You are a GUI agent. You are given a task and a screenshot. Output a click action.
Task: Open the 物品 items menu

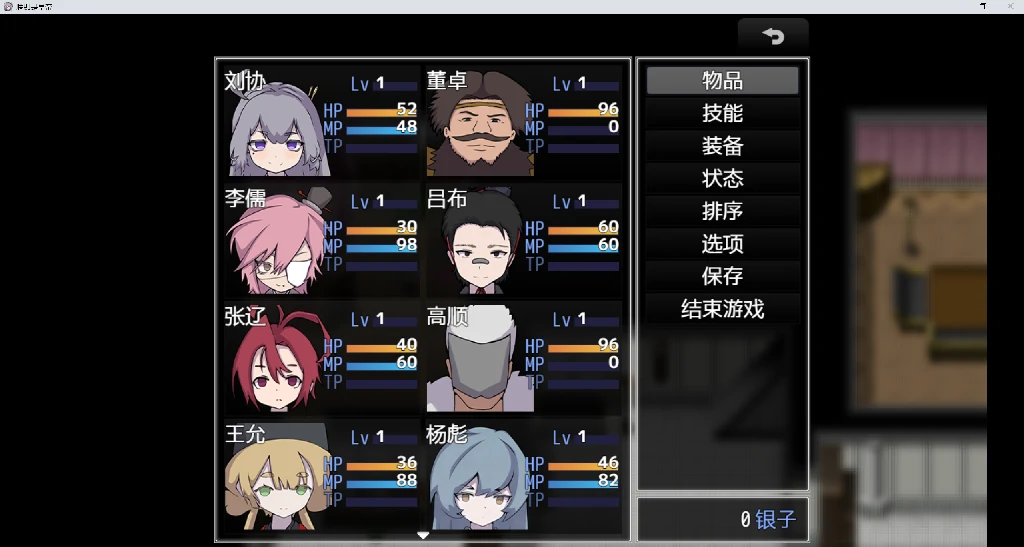coord(722,81)
